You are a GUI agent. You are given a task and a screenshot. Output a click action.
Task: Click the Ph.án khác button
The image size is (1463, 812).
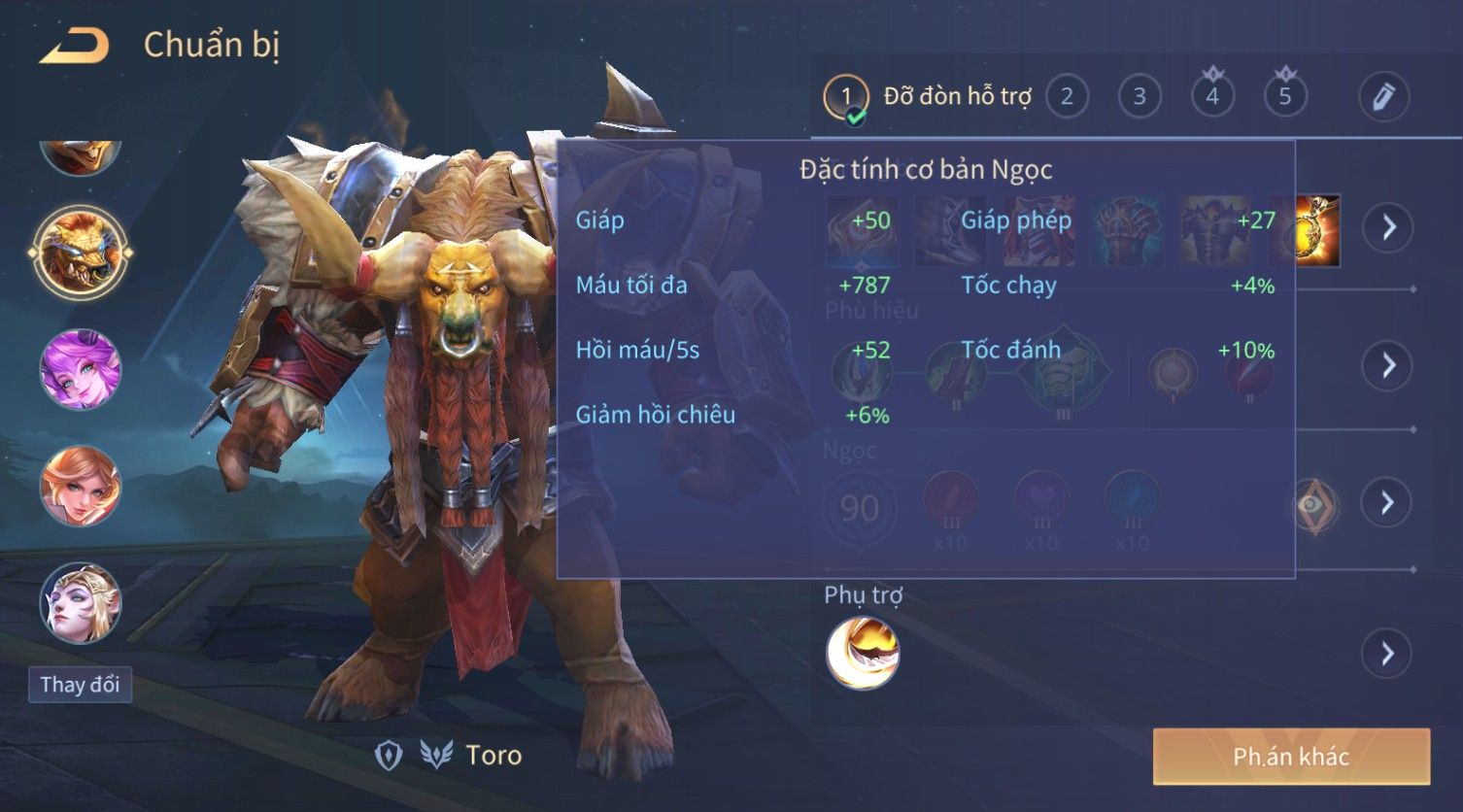[x=1291, y=757]
